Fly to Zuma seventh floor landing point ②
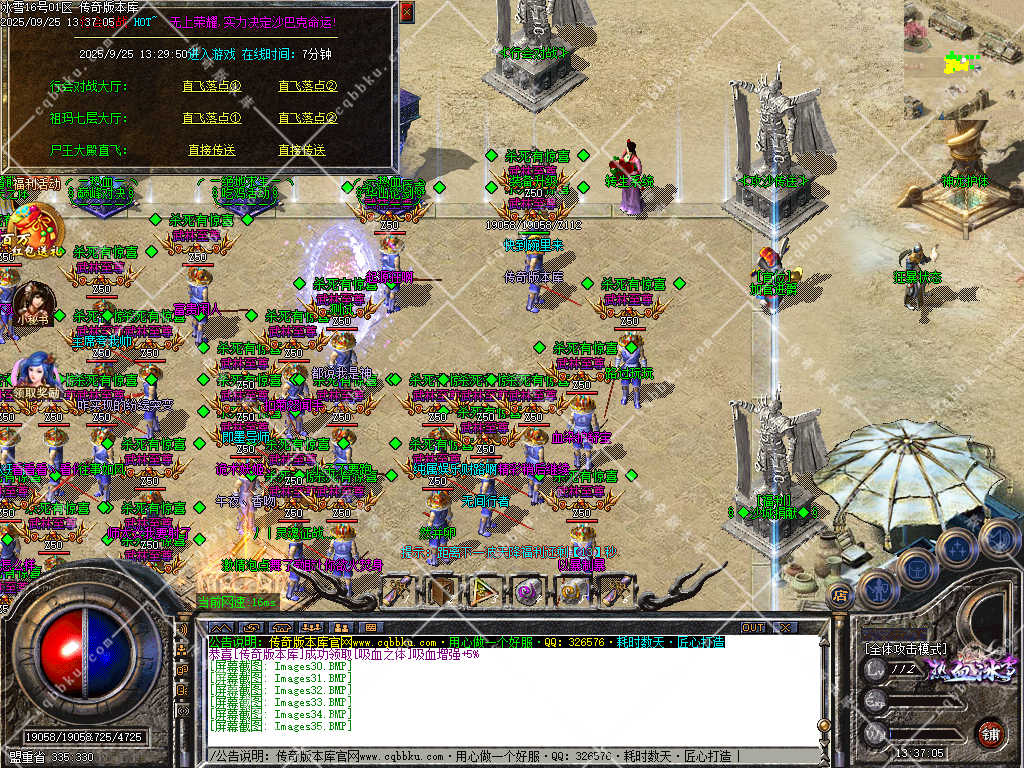Screen dimensions: 1024x768 [307, 118]
